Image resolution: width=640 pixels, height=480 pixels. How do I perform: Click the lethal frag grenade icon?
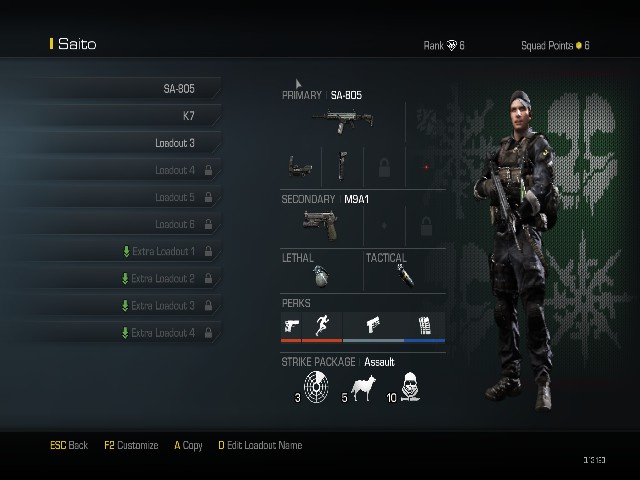coord(321,276)
